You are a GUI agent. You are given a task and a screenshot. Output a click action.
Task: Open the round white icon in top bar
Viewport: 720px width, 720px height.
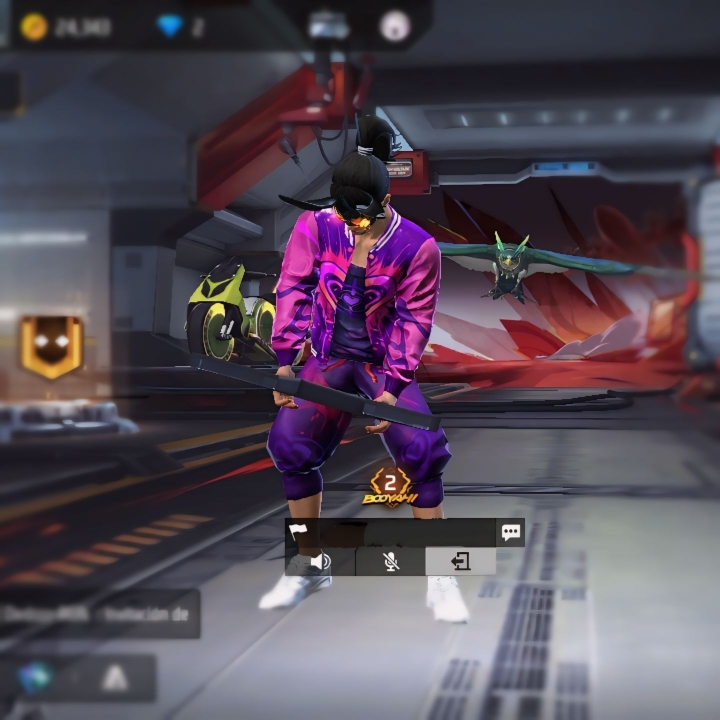(395, 27)
